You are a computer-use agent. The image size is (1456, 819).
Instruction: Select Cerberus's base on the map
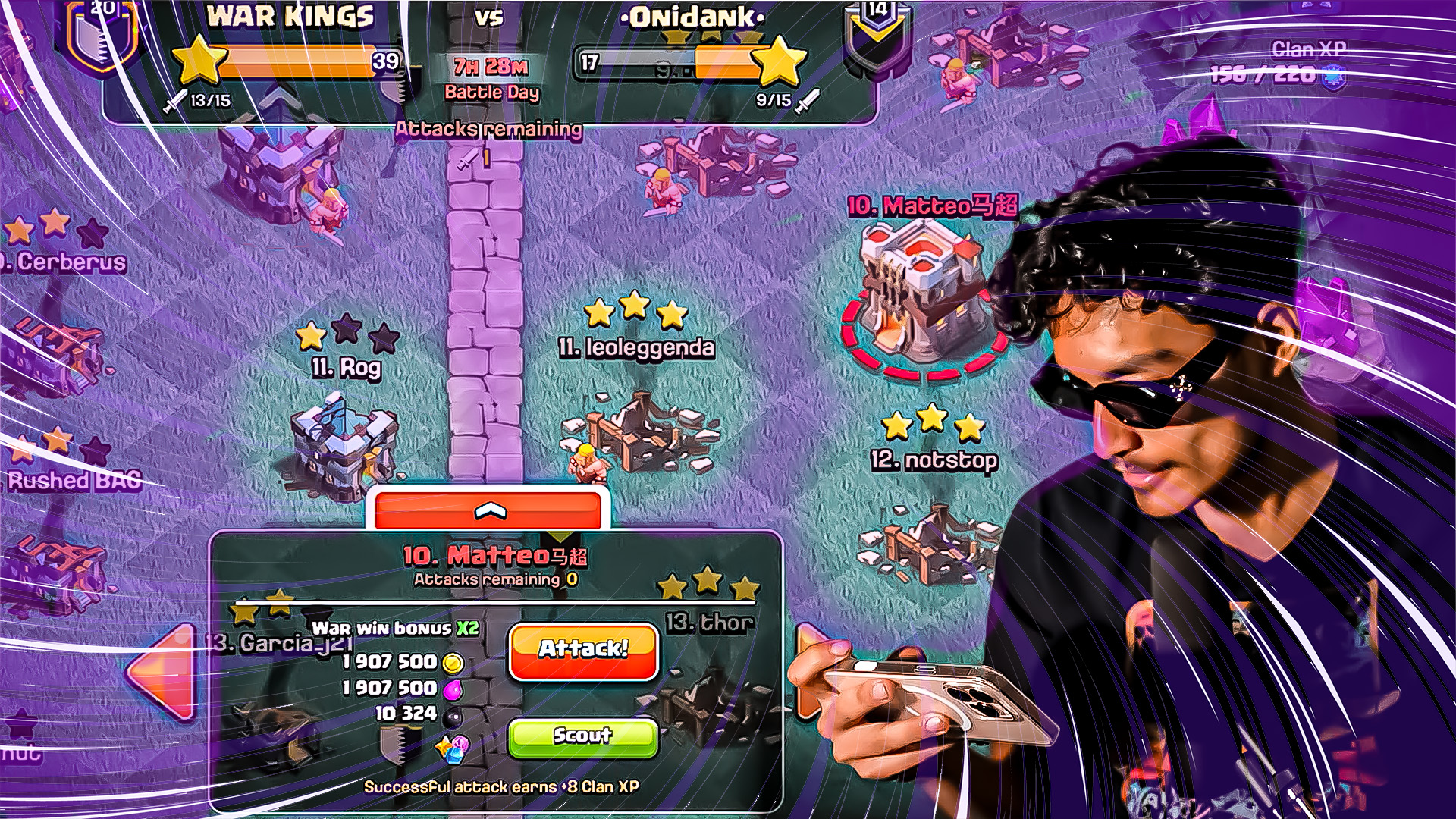(53, 349)
